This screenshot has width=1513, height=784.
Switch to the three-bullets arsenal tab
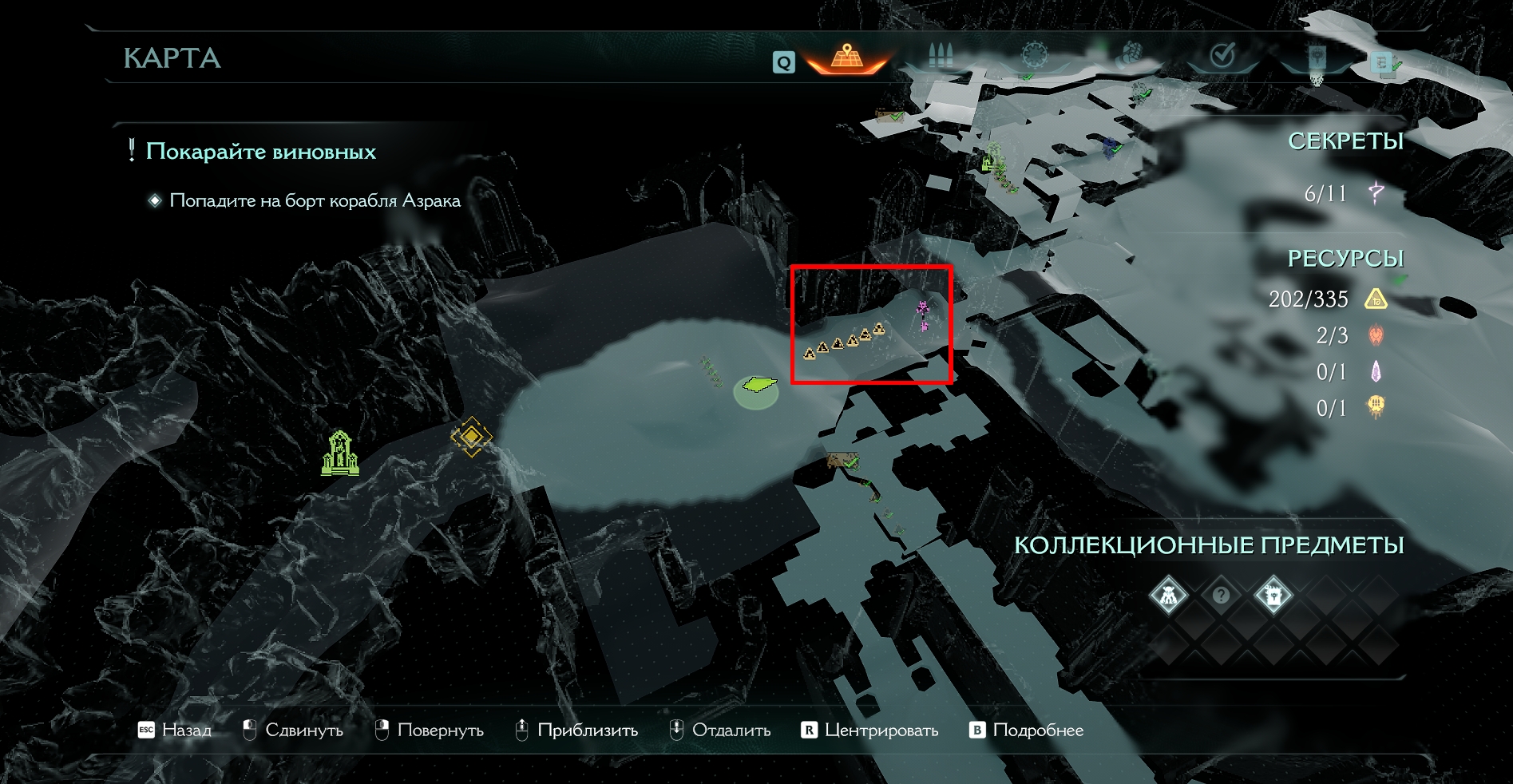[x=941, y=56]
